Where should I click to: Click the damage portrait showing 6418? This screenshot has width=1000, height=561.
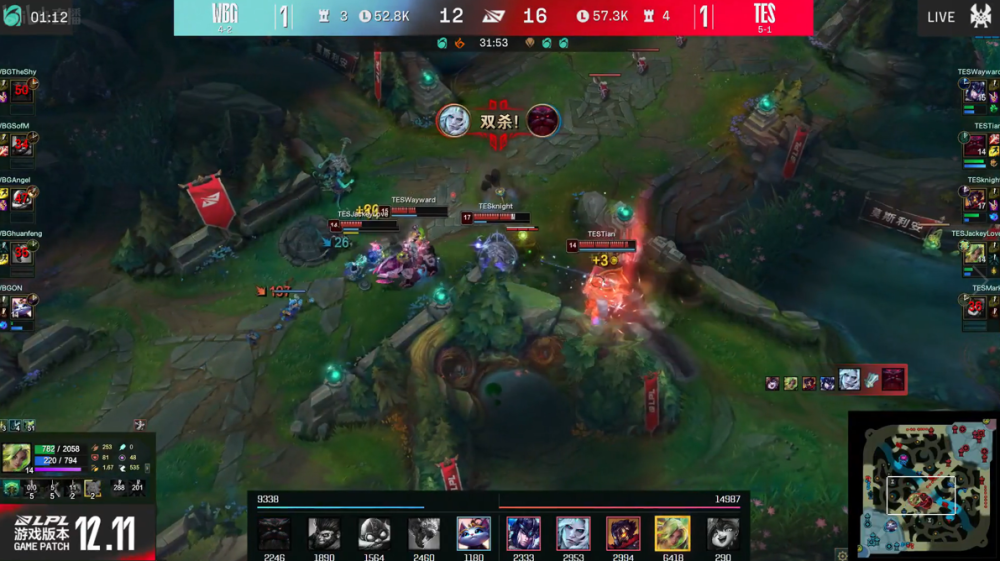pyautogui.click(x=672, y=533)
